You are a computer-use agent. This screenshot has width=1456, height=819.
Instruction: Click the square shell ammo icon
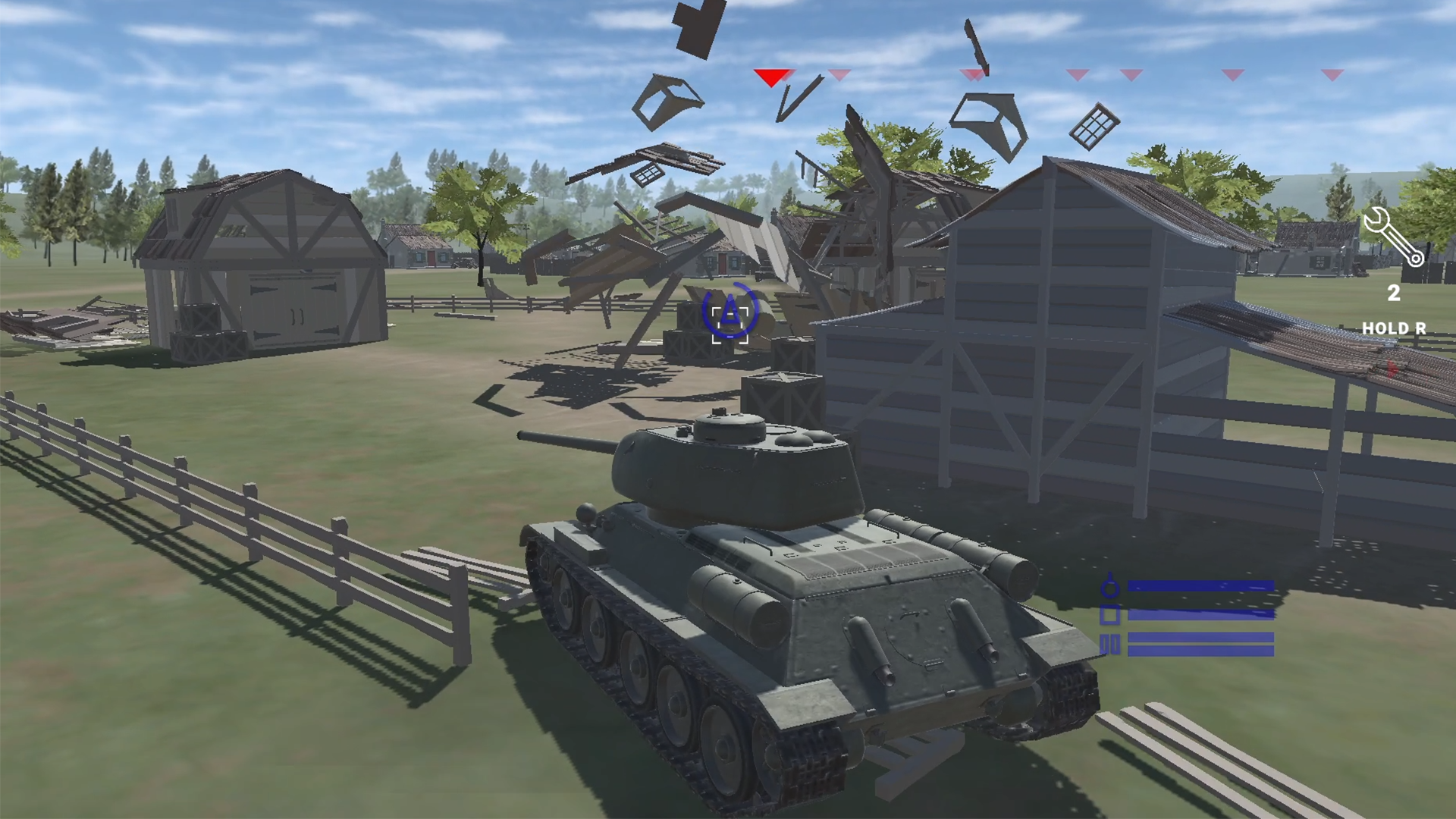(x=1109, y=614)
